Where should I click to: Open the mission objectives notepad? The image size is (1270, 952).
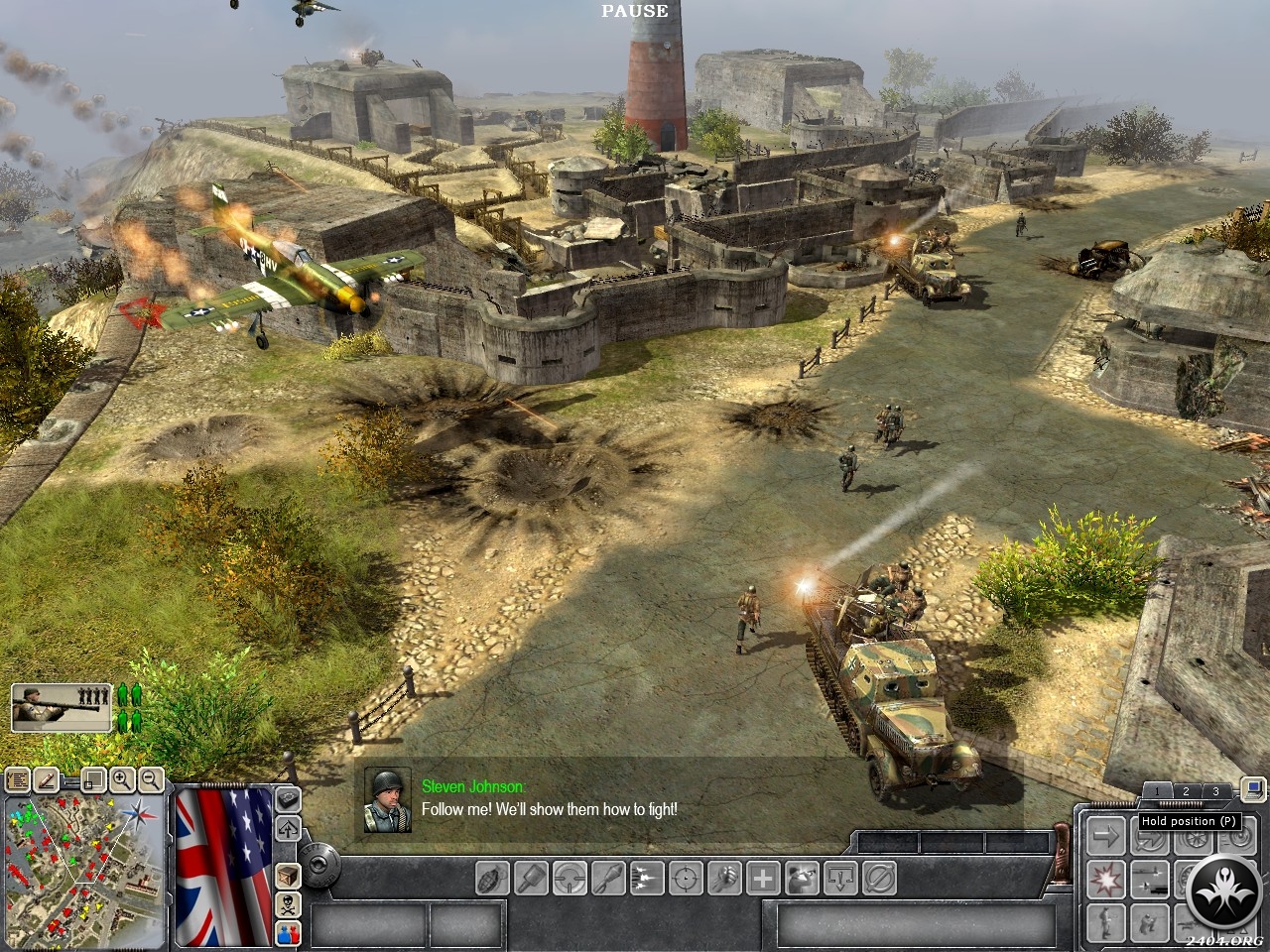tap(17, 780)
